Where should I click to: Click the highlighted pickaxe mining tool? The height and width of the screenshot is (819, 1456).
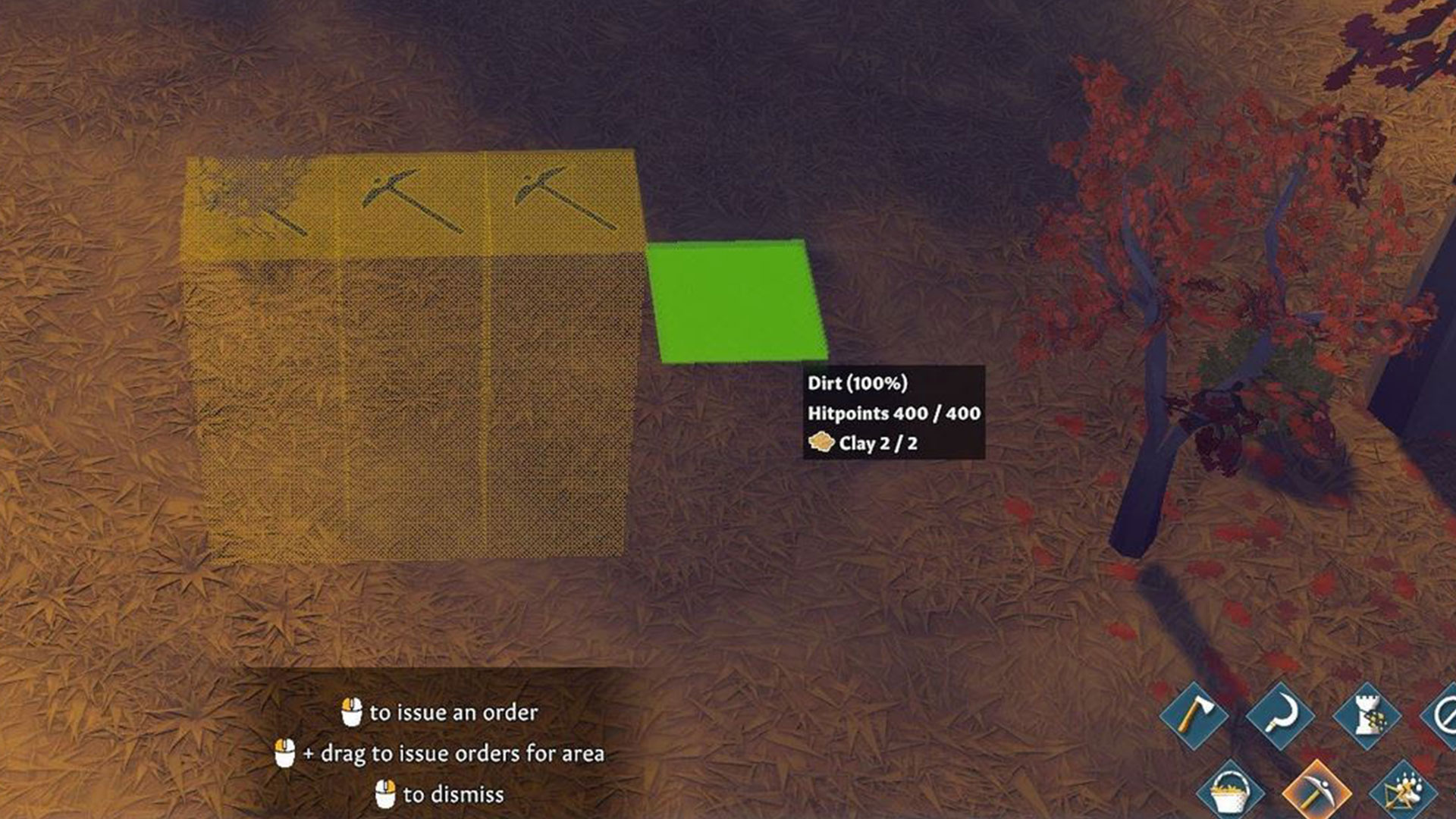click(1318, 791)
